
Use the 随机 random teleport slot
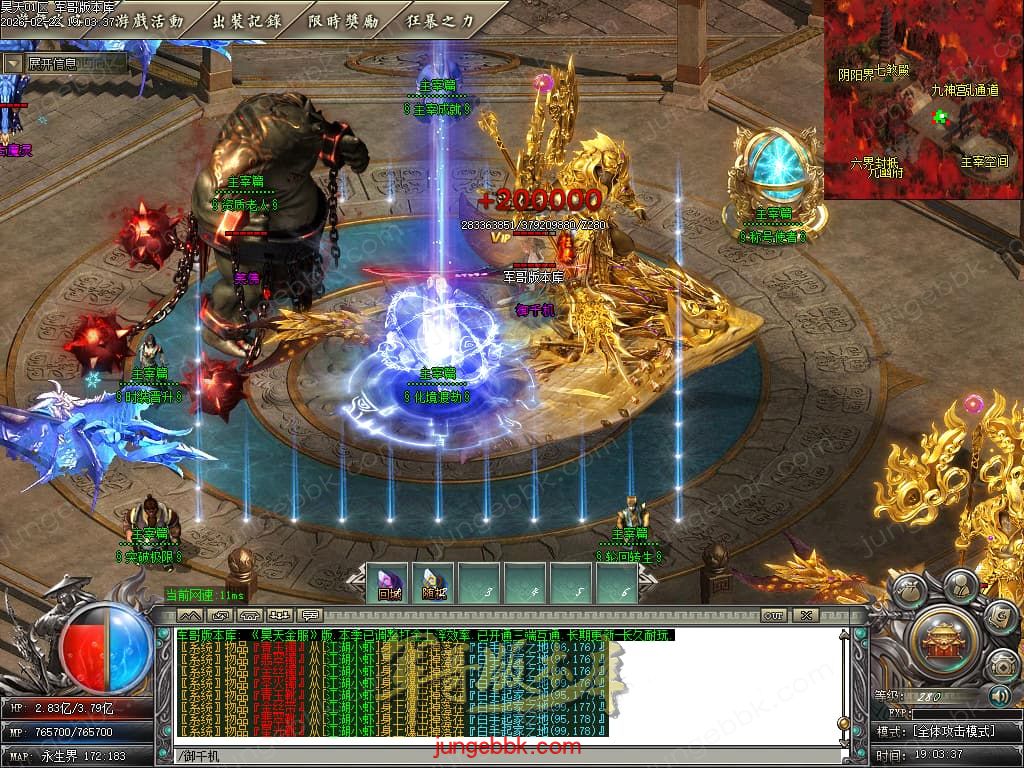tap(434, 583)
